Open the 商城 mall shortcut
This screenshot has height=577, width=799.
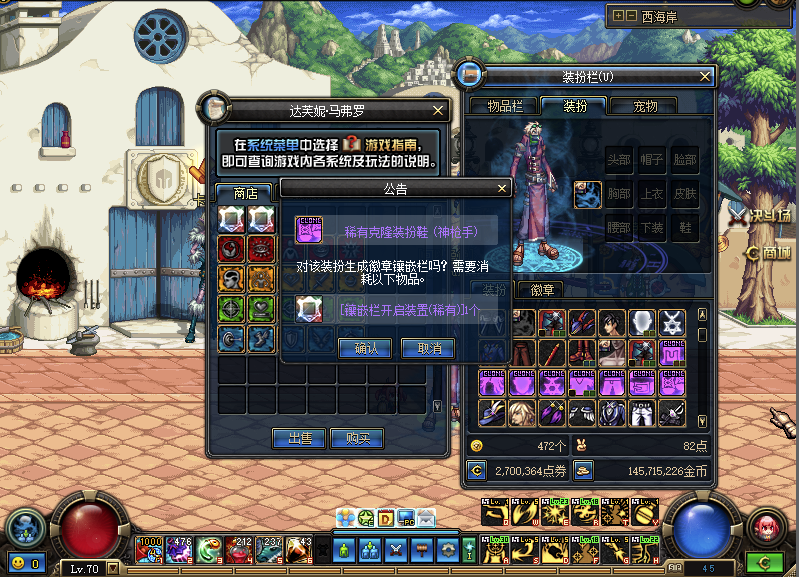769,251
